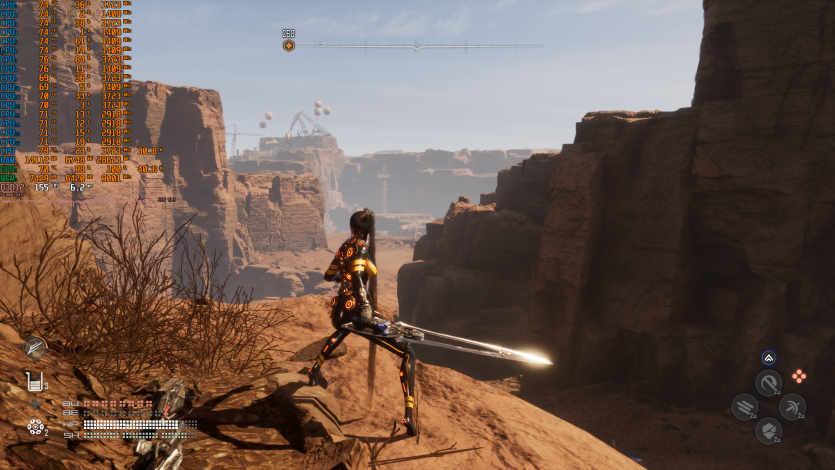Image resolution: width=835 pixels, height=470 pixels.
Task: Select the healing potion vial item
Action: tap(35, 381)
